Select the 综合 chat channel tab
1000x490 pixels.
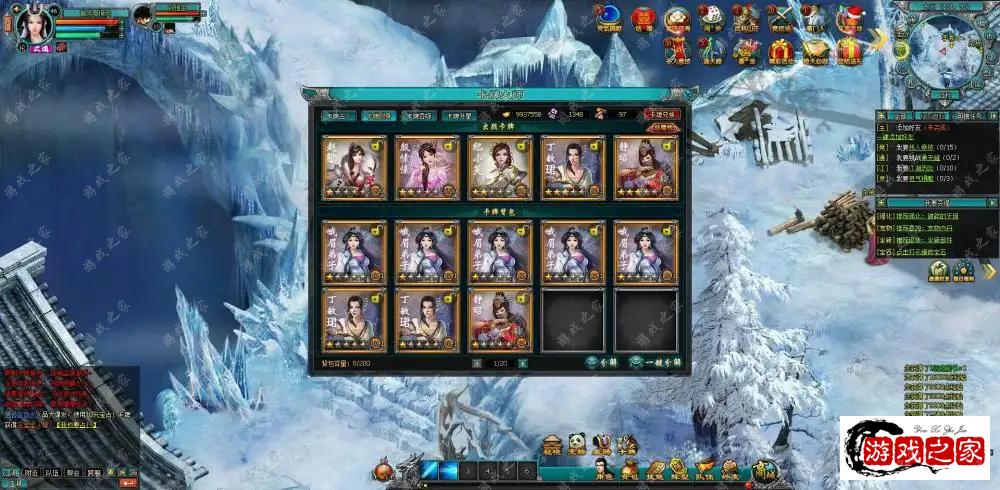[11, 471]
